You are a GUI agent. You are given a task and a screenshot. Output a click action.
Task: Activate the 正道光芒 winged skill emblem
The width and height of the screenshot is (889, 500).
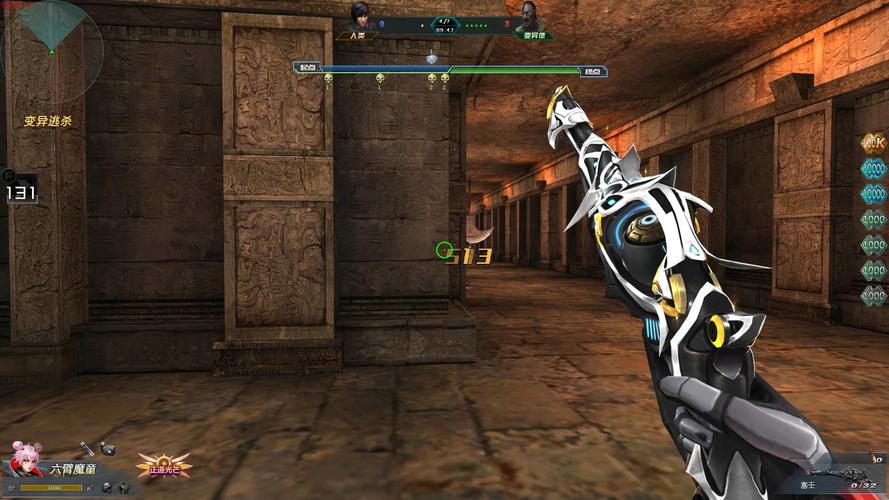(x=164, y=464)
